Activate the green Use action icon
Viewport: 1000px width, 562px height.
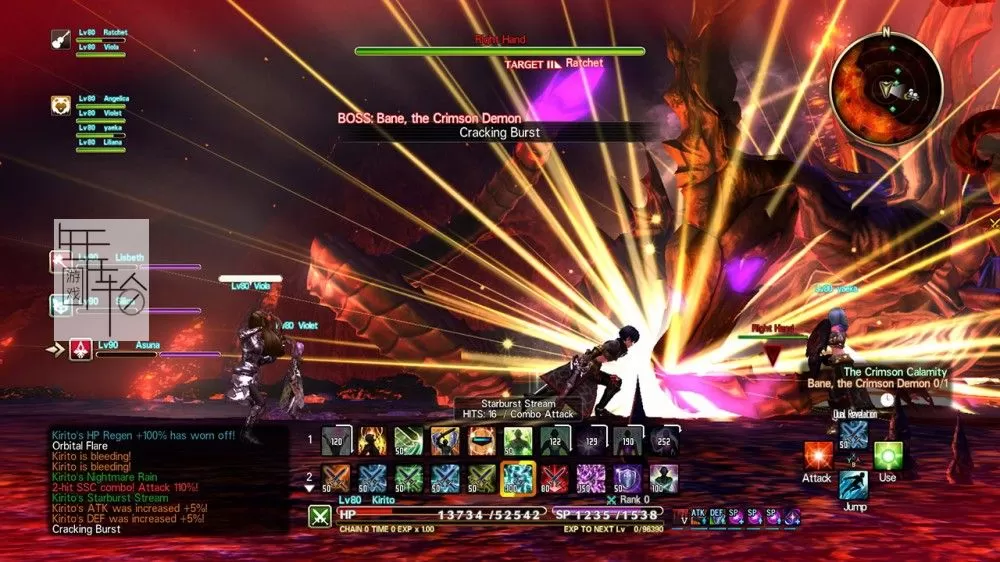tap(888, 457)
